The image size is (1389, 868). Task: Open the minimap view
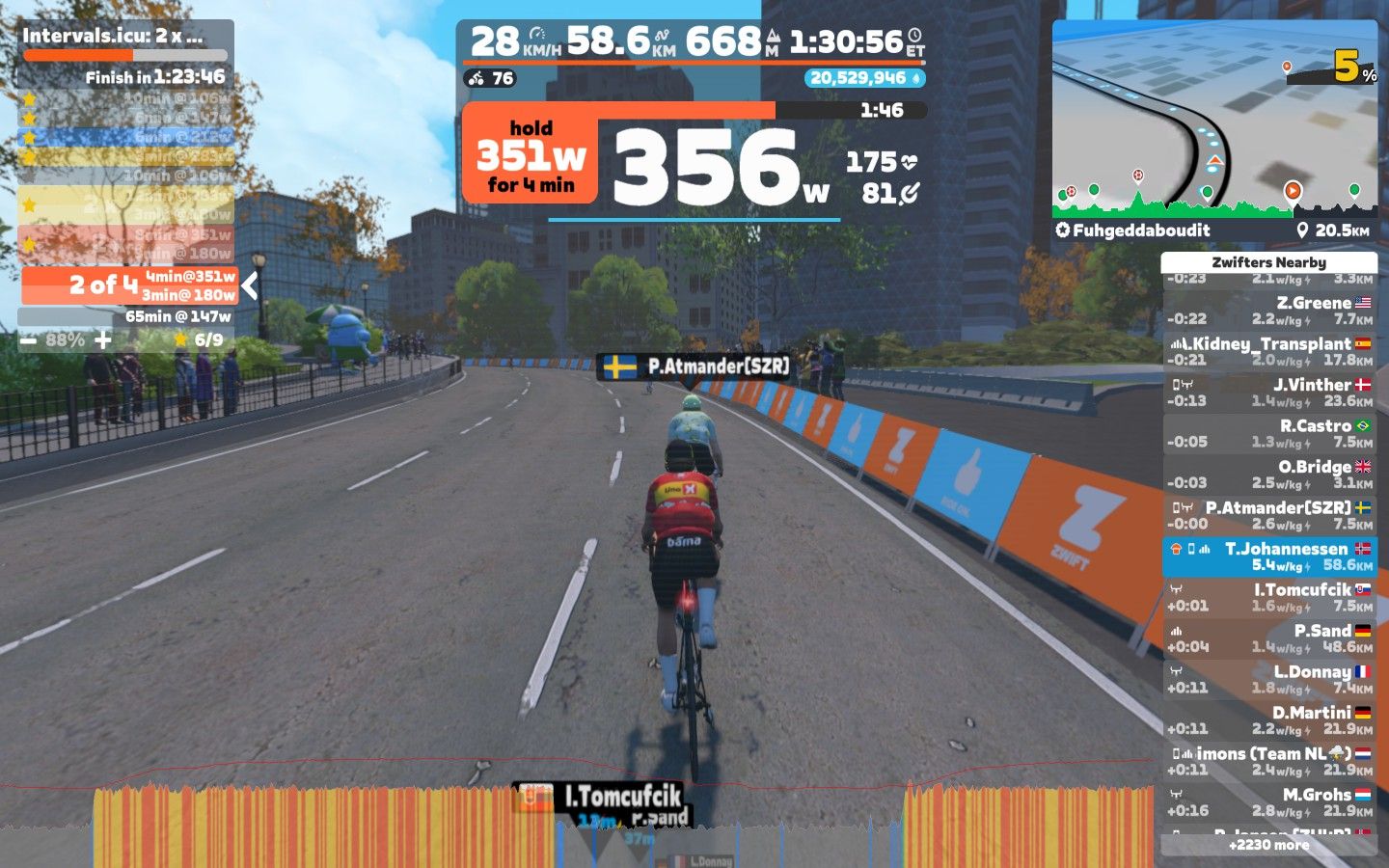1214,118
